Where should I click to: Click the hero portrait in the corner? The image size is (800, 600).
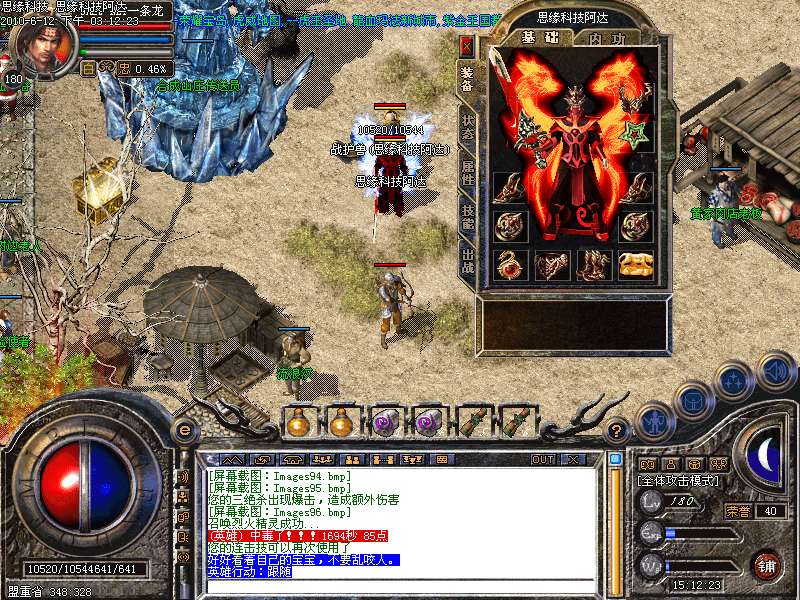point(45,47)
